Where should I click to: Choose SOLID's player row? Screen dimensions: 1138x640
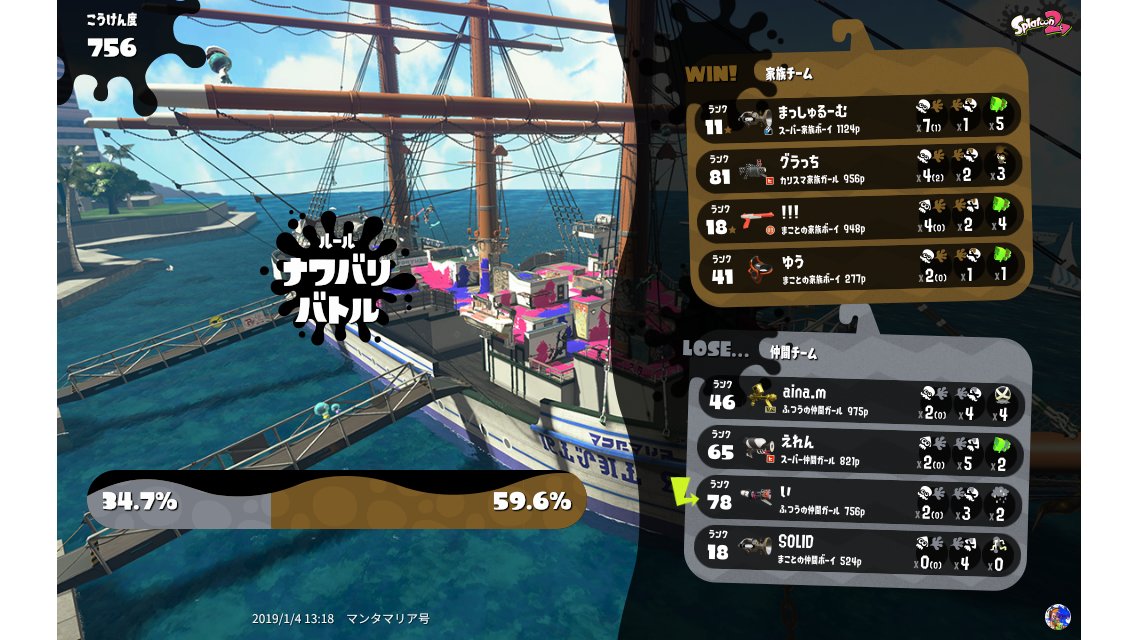858,551
